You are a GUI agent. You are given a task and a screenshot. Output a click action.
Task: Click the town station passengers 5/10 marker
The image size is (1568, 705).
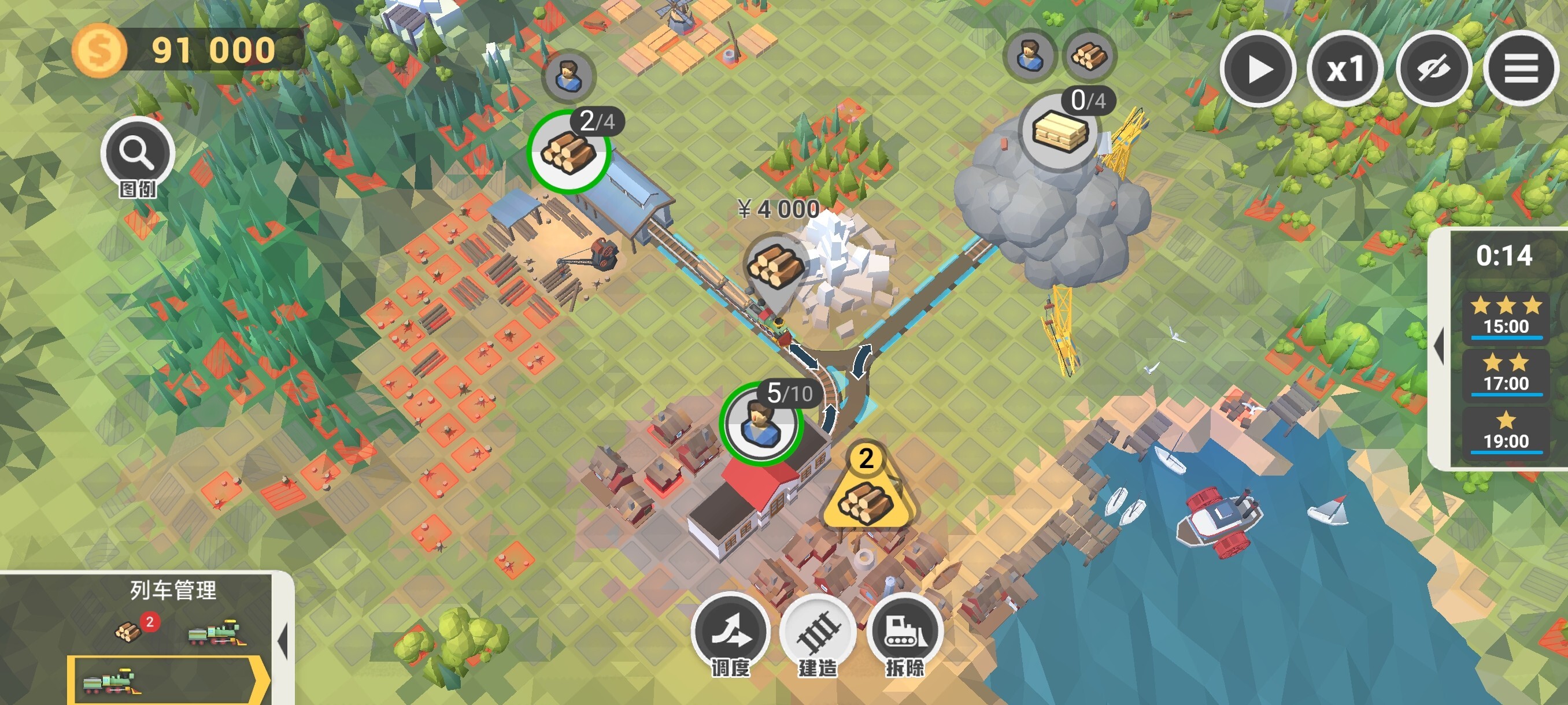(761, 423)
